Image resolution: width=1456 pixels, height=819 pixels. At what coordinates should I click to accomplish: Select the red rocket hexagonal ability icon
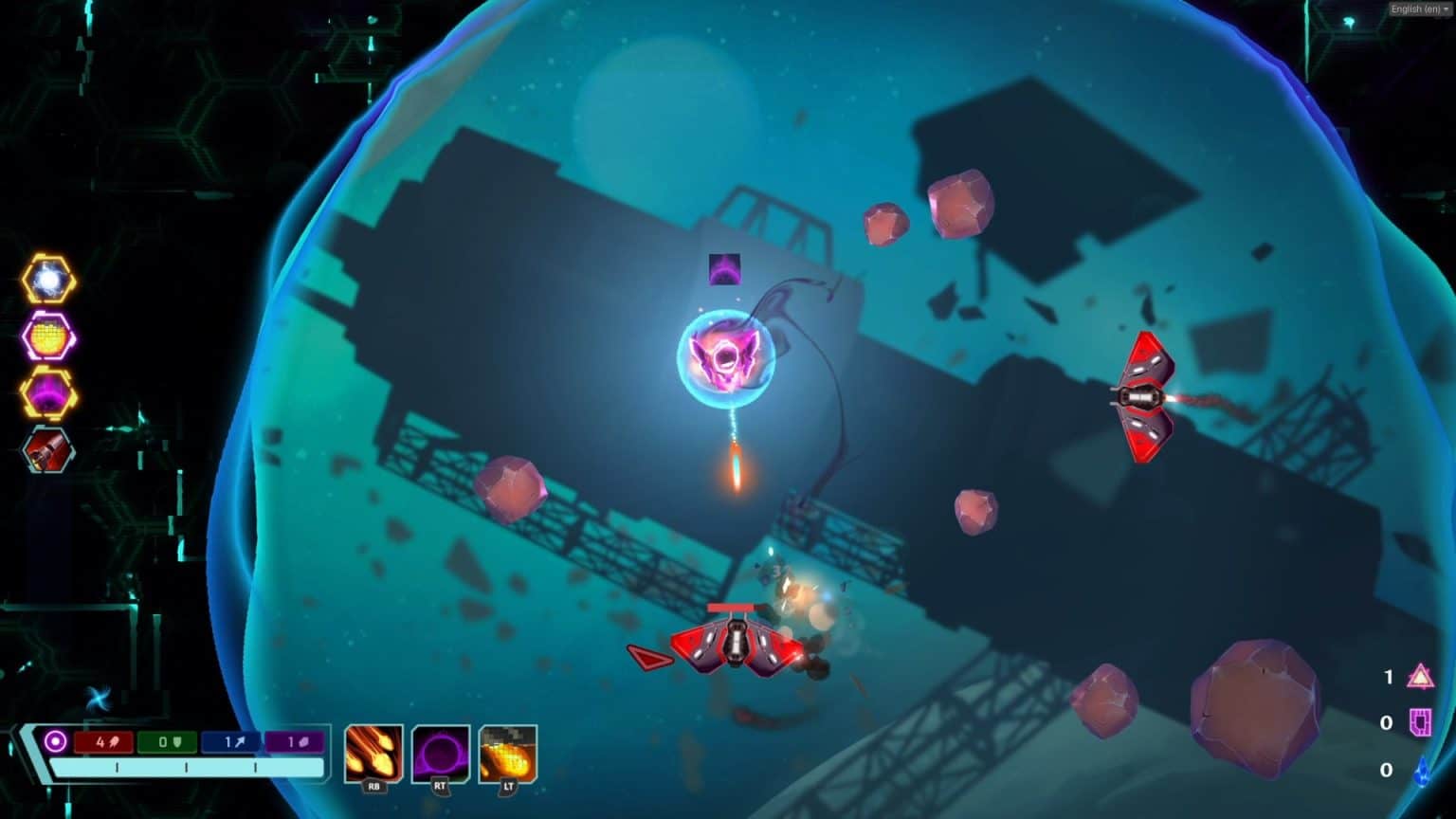click(x=46, y=447)
